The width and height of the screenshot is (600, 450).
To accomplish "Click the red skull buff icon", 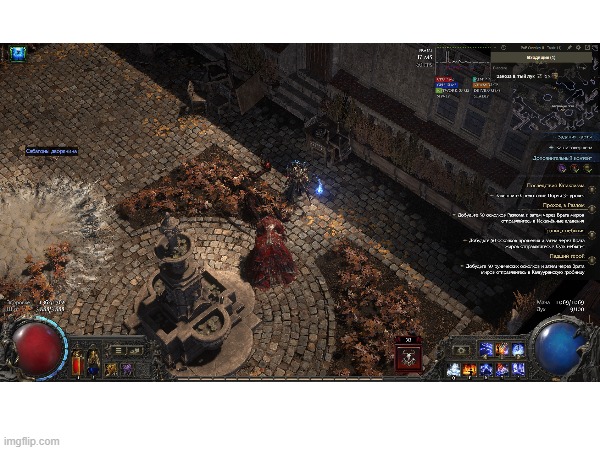I will click(408, 354).
